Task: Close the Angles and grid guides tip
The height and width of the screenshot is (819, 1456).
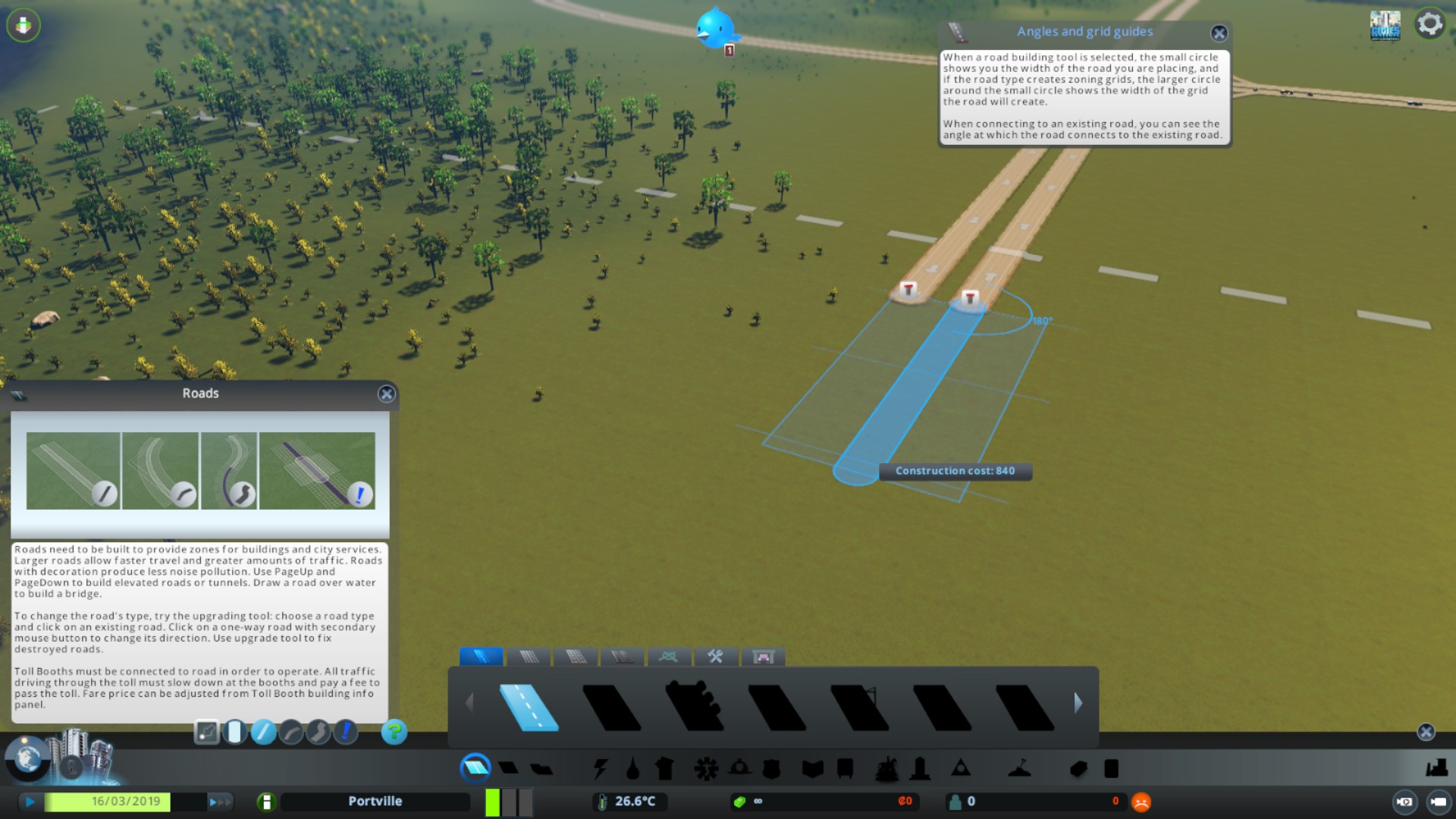Action: pos(1219,33)
